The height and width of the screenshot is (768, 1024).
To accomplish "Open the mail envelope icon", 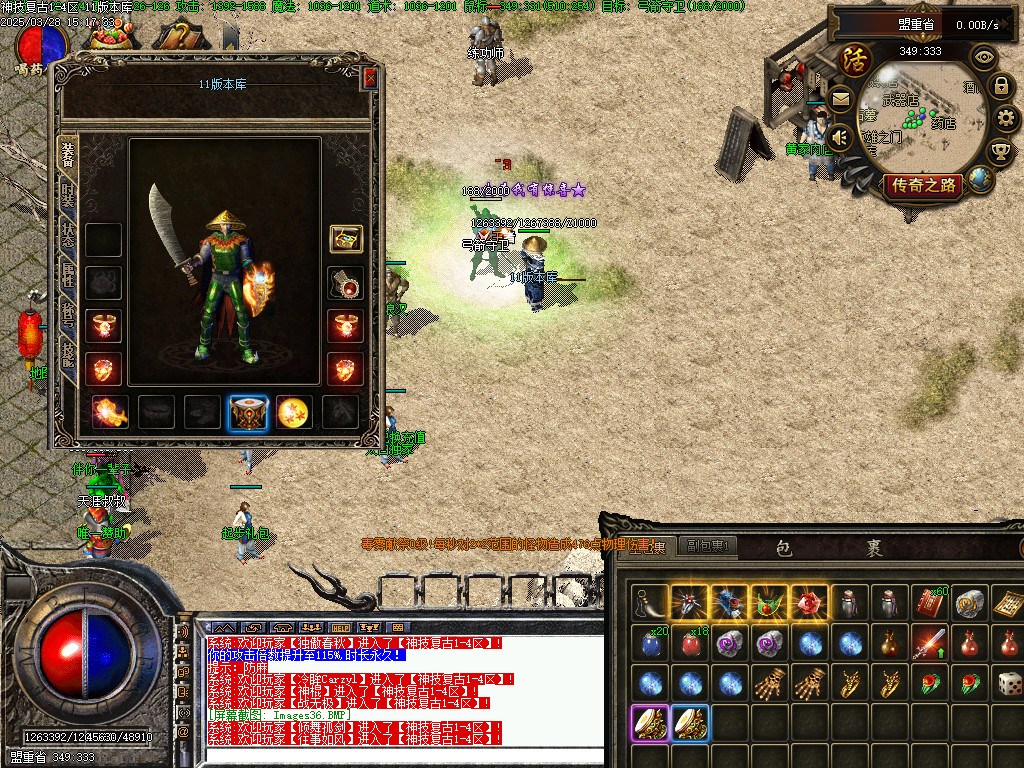I will tap(839, 99).
